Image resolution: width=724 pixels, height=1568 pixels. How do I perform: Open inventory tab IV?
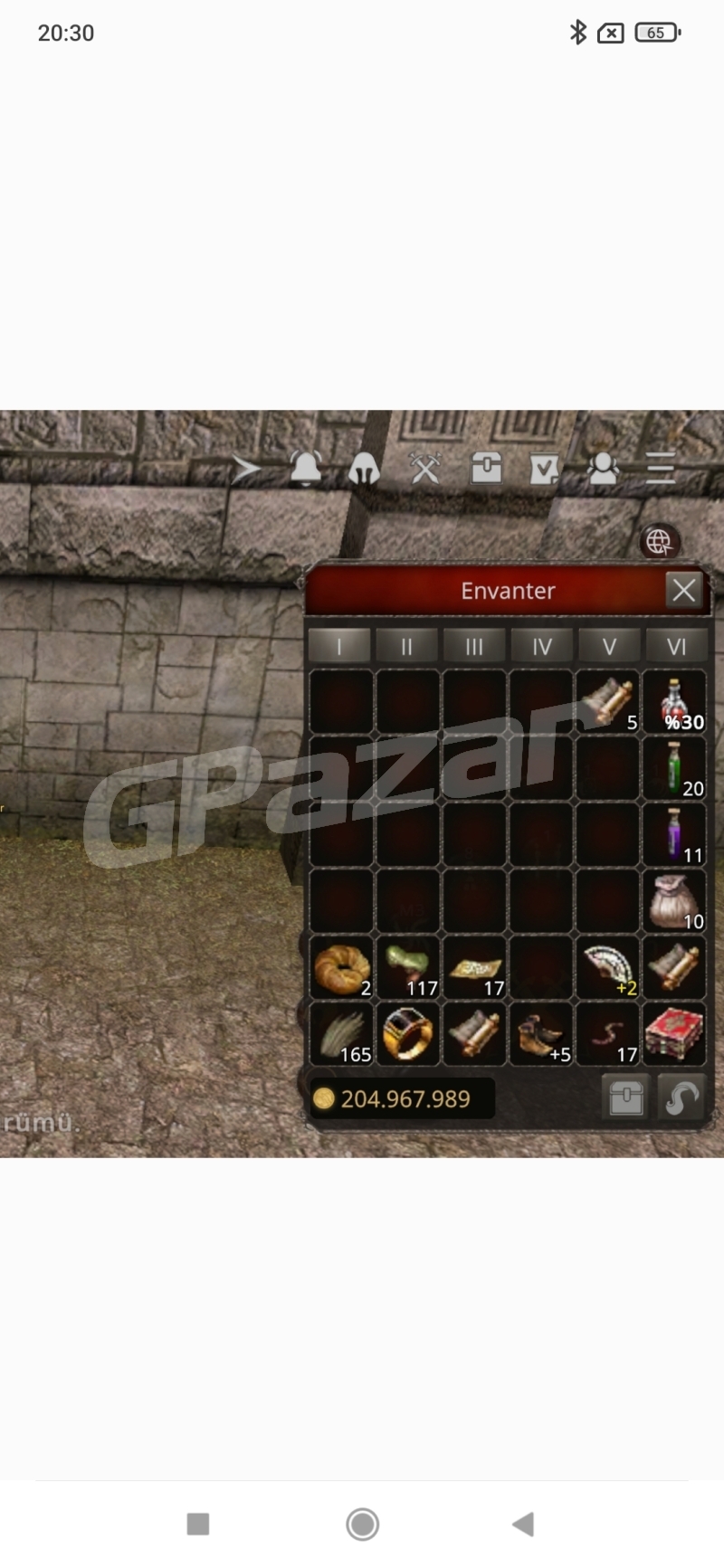click(x=541, y=646)
